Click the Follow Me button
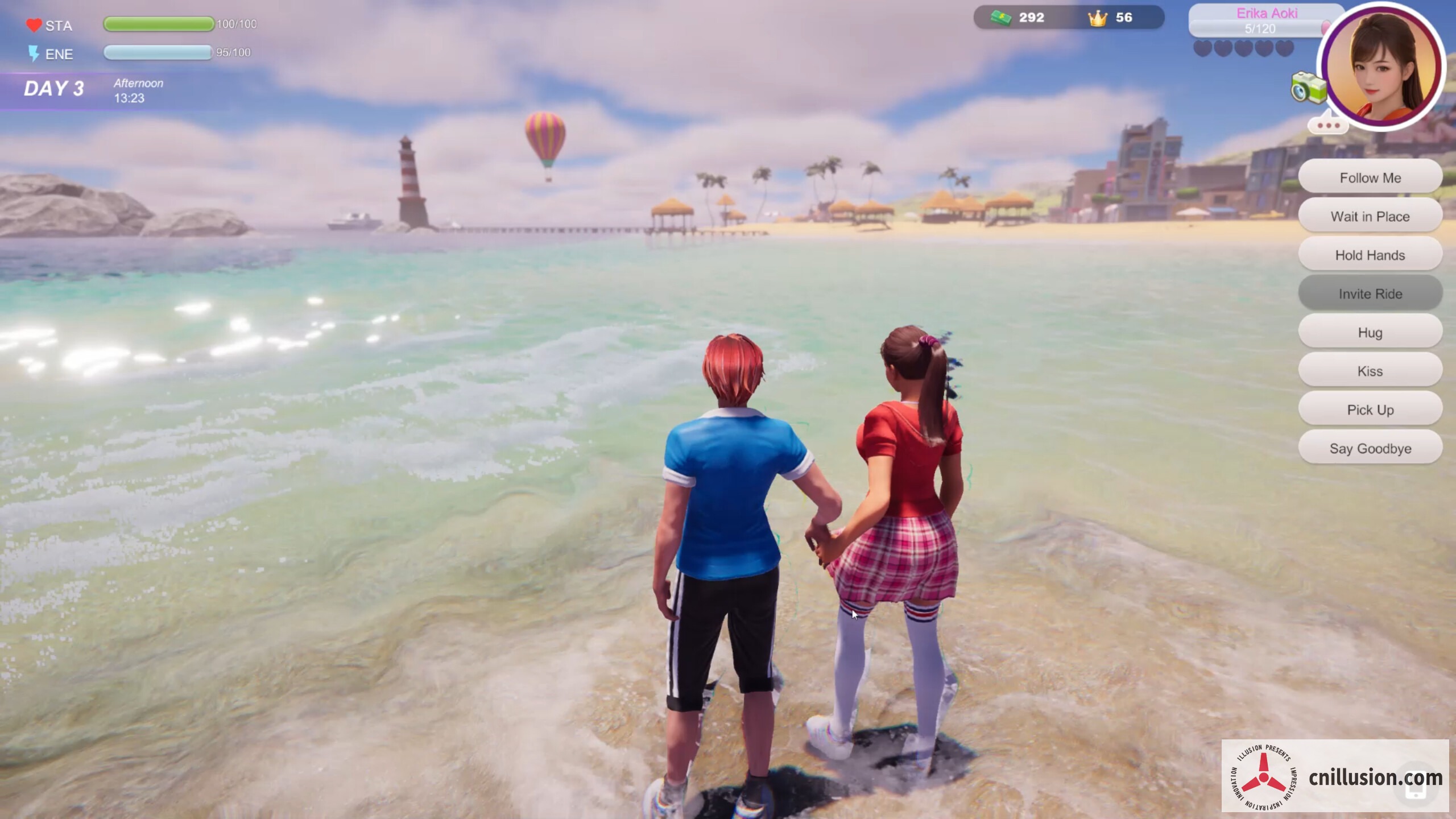Viewport: 1456px width, 819px height. coord(1370,177)
